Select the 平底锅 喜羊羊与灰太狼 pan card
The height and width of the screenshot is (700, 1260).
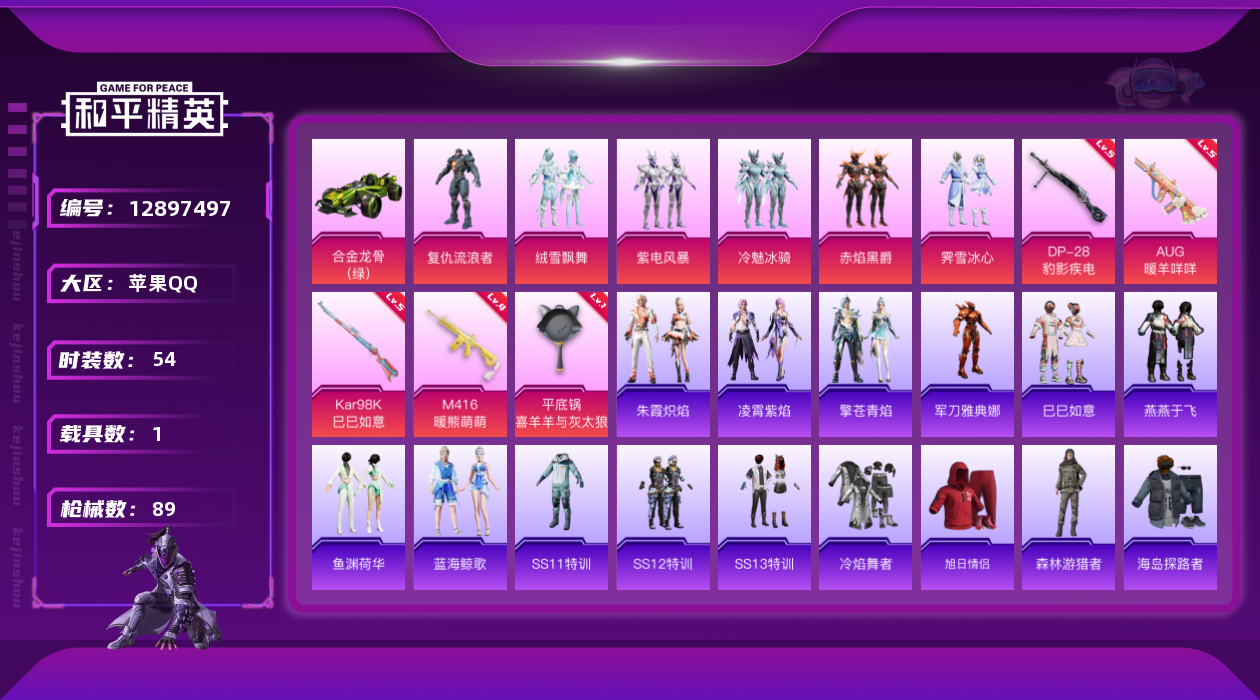click(x=561, y=364)
